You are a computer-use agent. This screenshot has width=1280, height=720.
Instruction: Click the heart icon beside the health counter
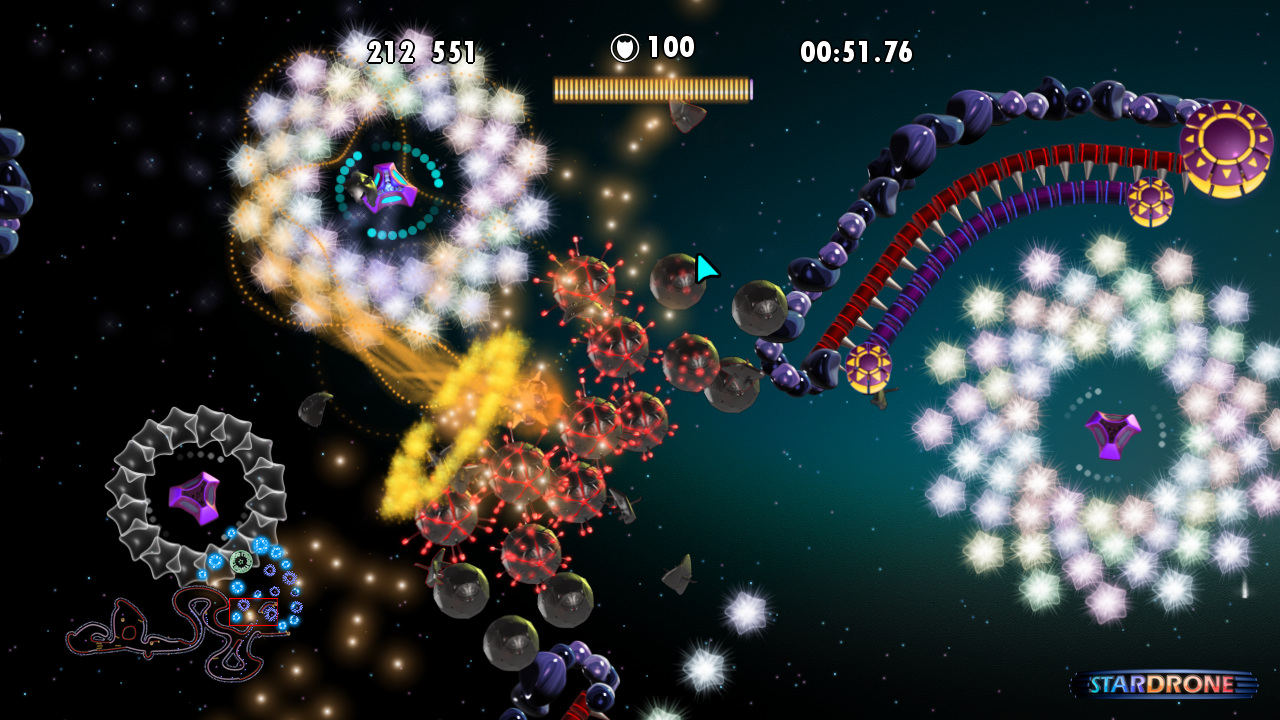click(626, 45)
